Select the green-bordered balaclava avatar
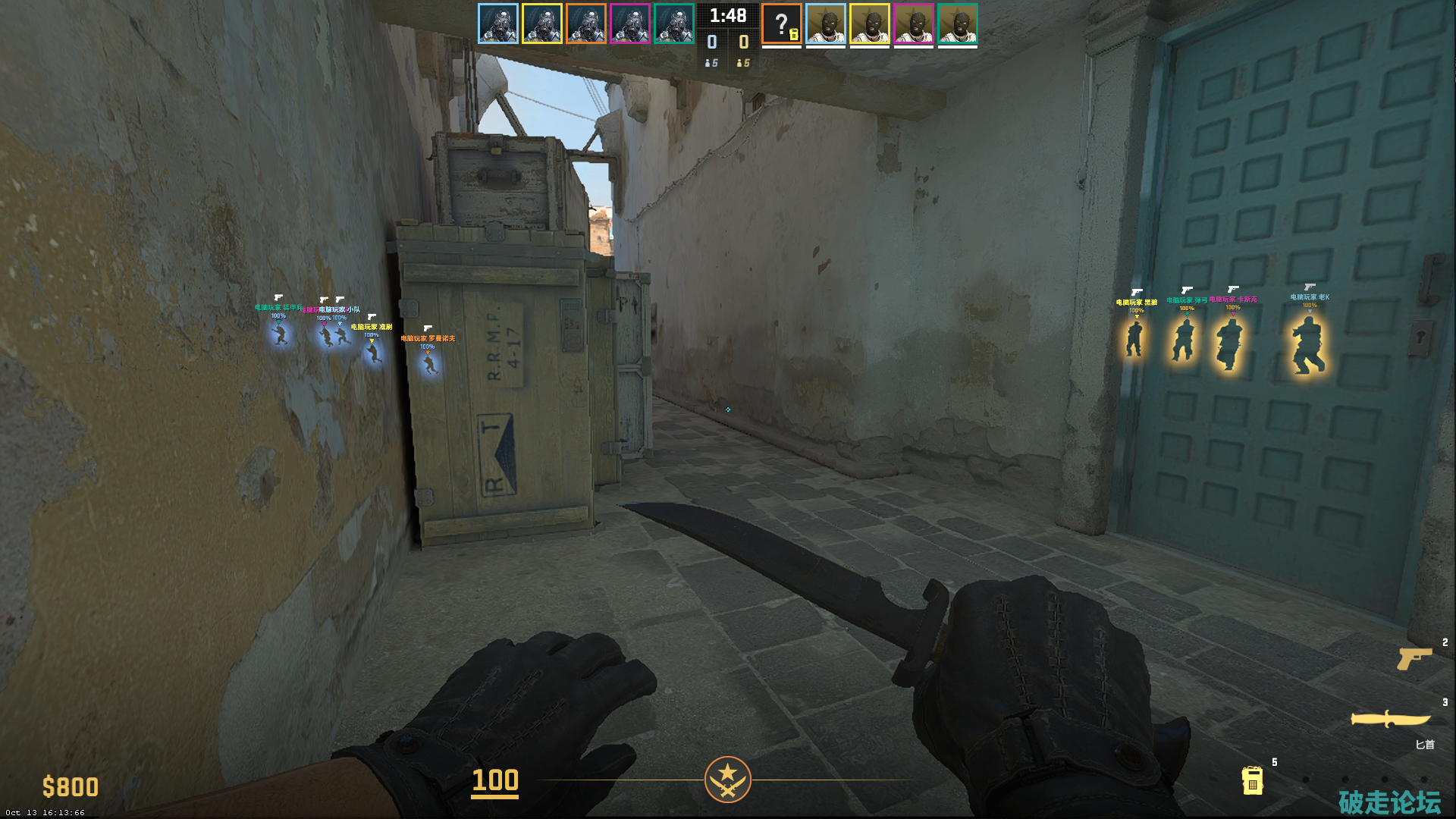This screenshot has width=1456, height=819. click(x=958, y=24)
